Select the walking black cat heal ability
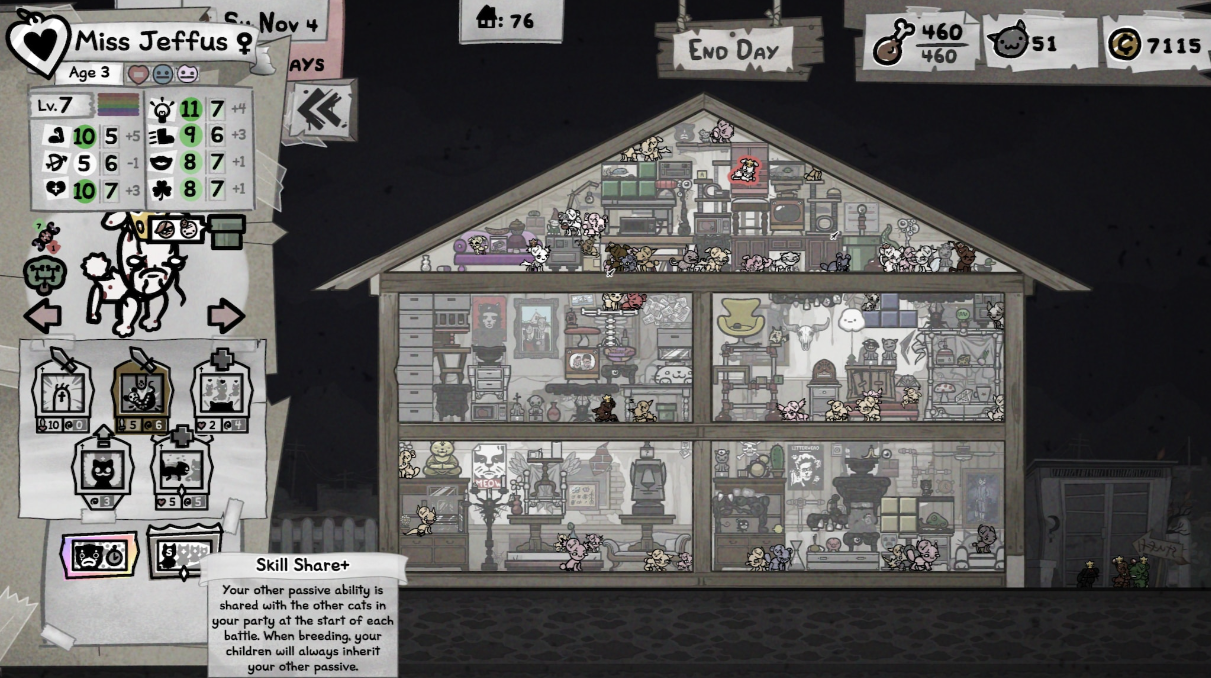The image size is (1211, 678). point(181,468)
